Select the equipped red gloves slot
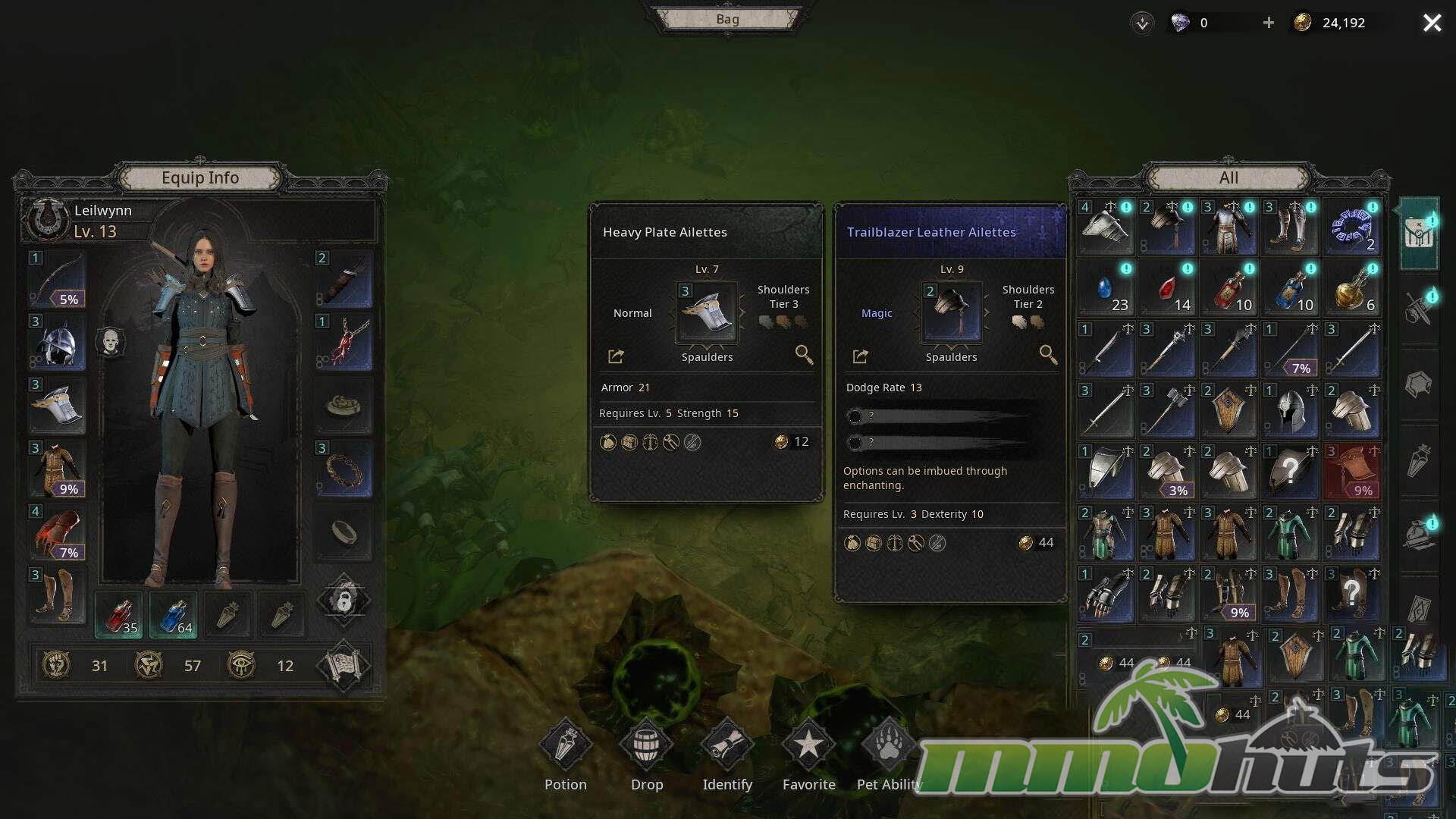 pos(58,532)
